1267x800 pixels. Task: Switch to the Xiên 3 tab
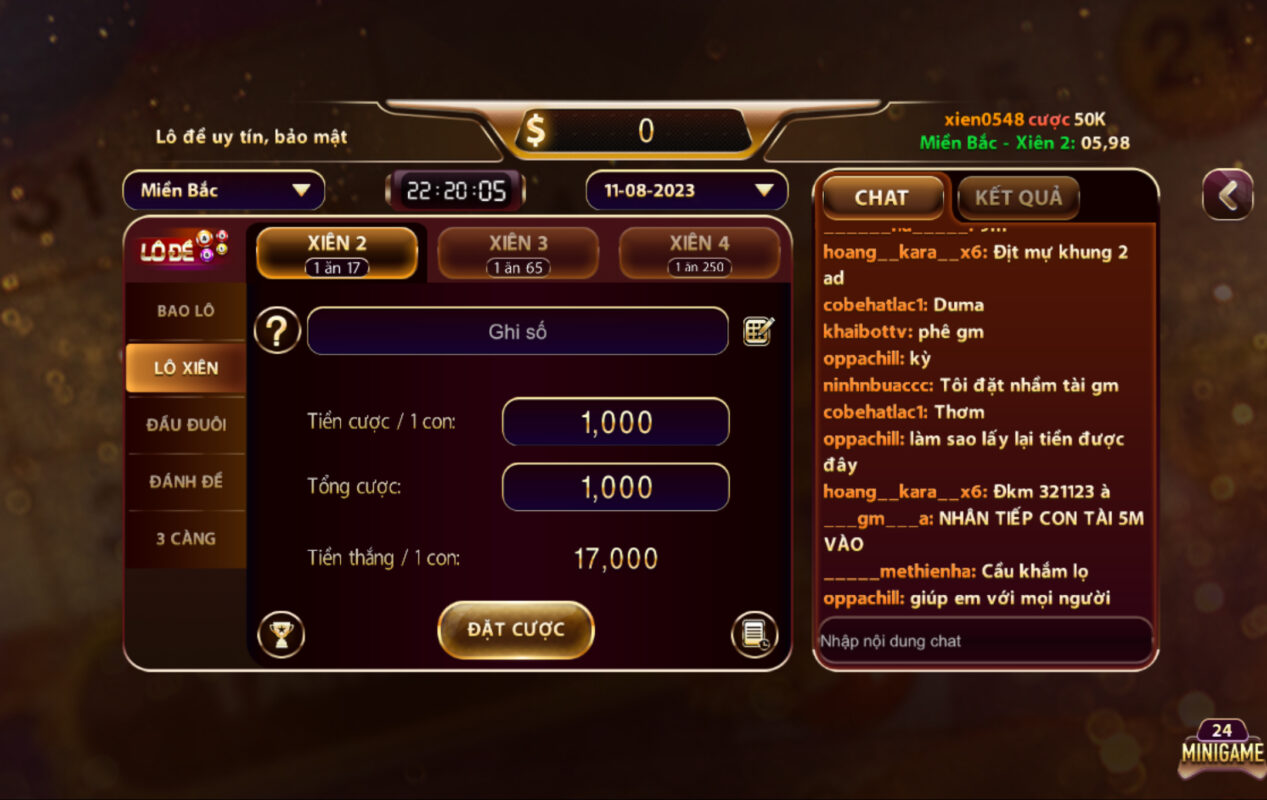518,252
